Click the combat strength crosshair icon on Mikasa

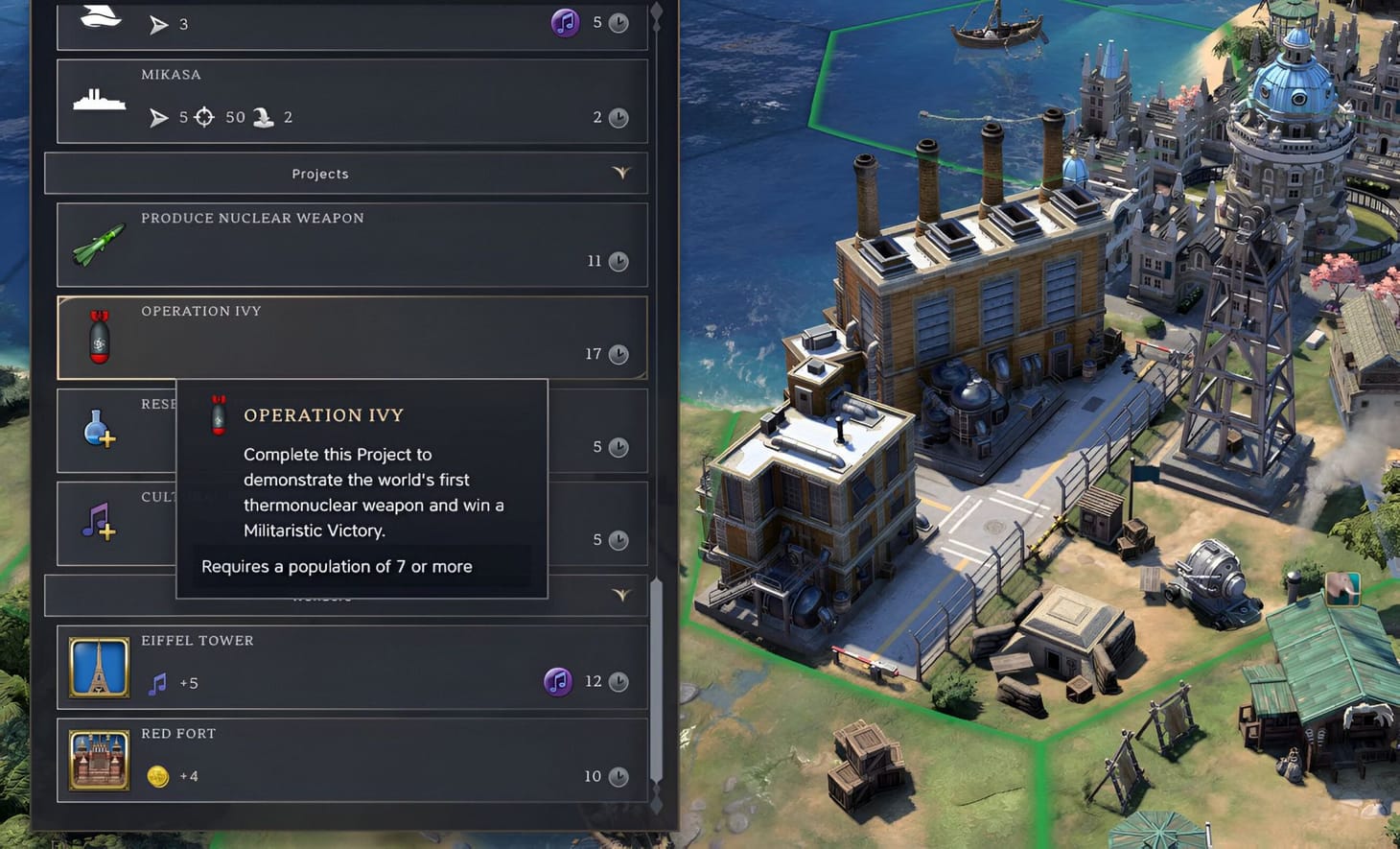tap(205, 117)
